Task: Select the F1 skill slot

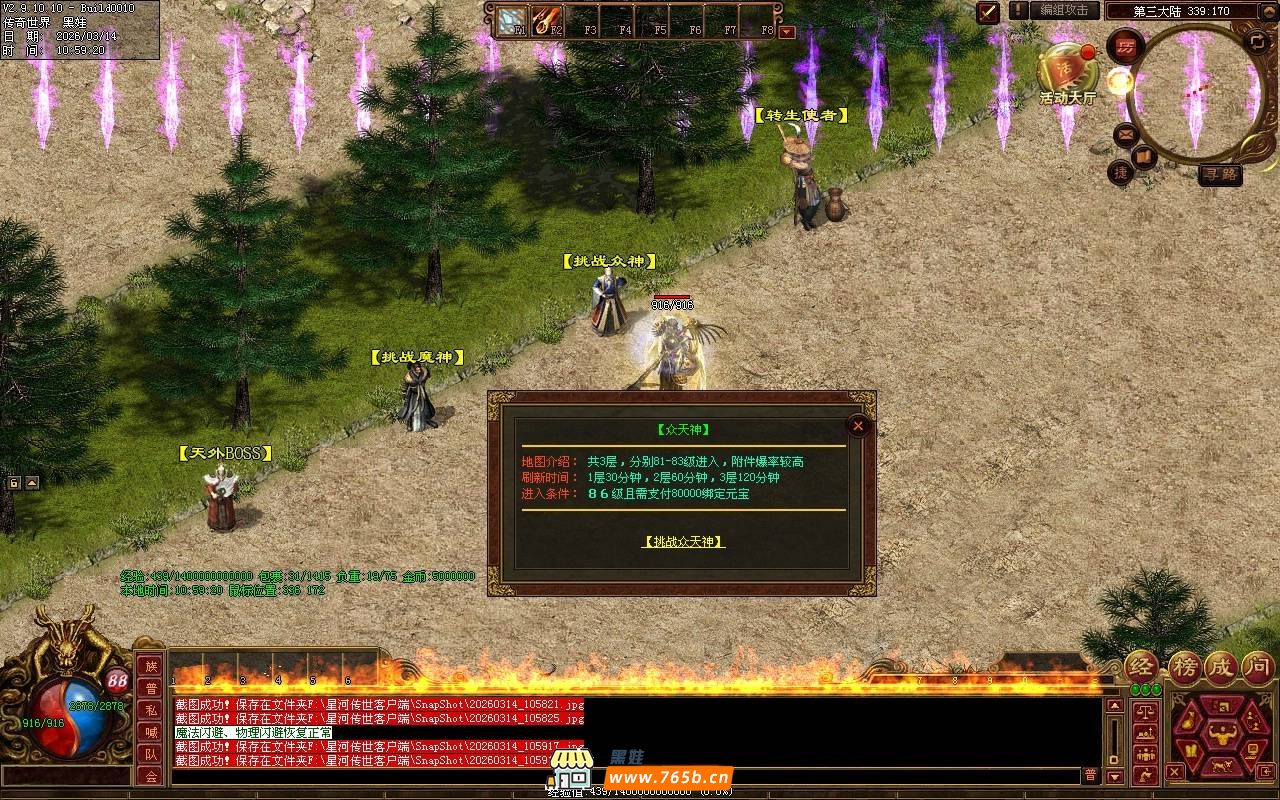Action: (x=513, y=19)
